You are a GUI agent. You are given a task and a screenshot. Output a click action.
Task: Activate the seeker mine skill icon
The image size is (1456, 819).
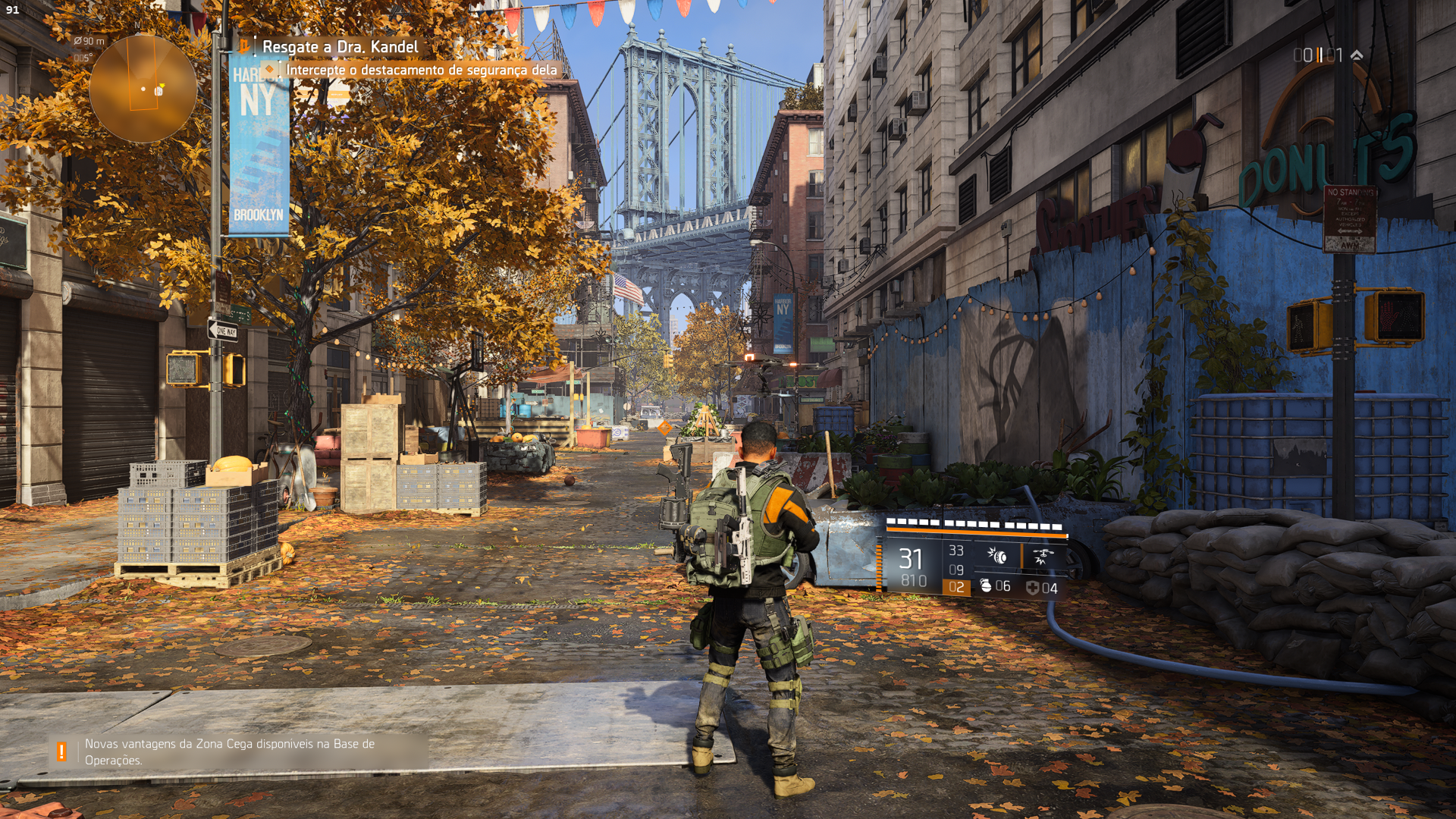pyautogui.click(x=996, y=557)
